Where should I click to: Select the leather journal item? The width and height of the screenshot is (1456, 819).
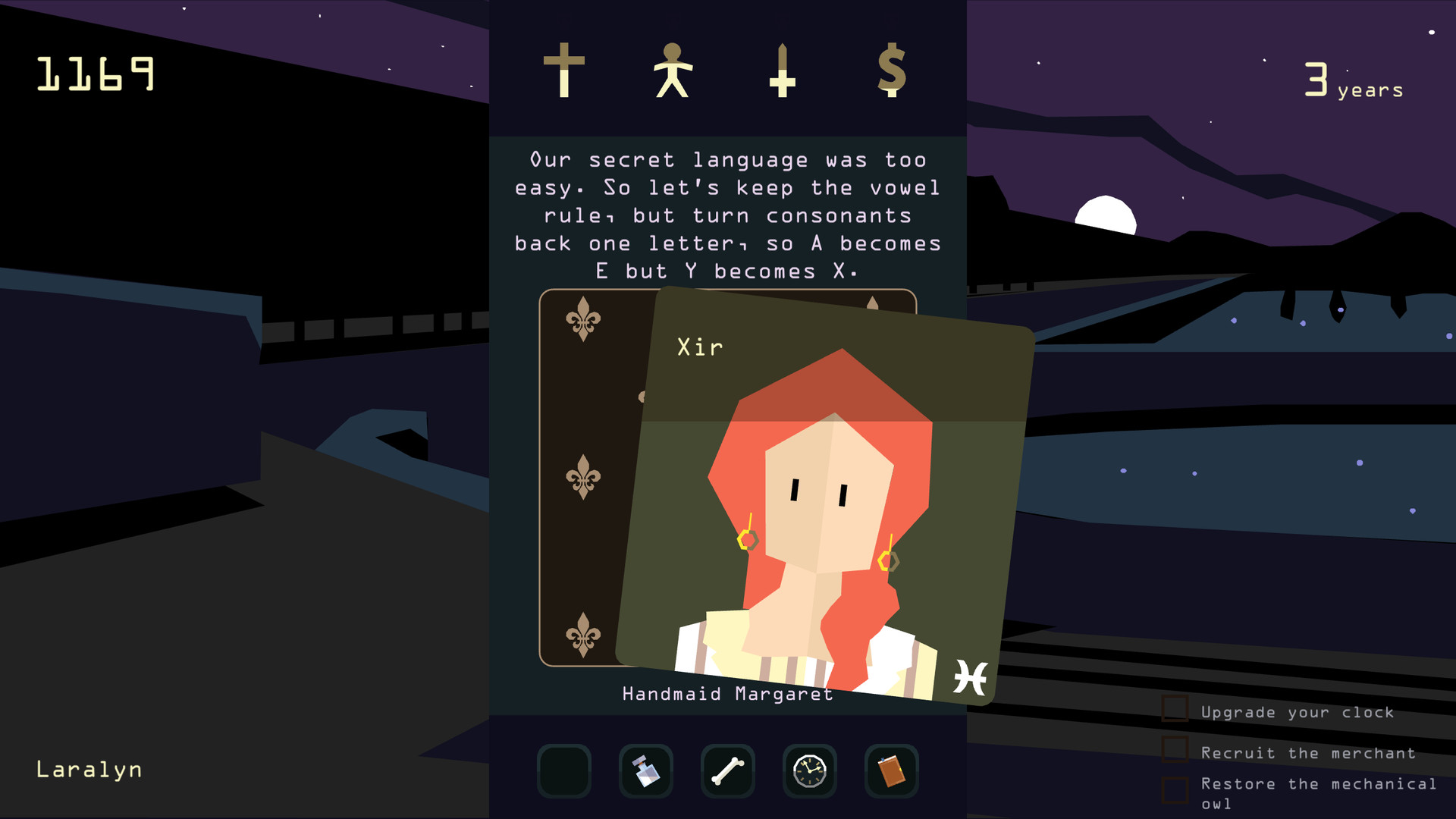pos(892,770)
